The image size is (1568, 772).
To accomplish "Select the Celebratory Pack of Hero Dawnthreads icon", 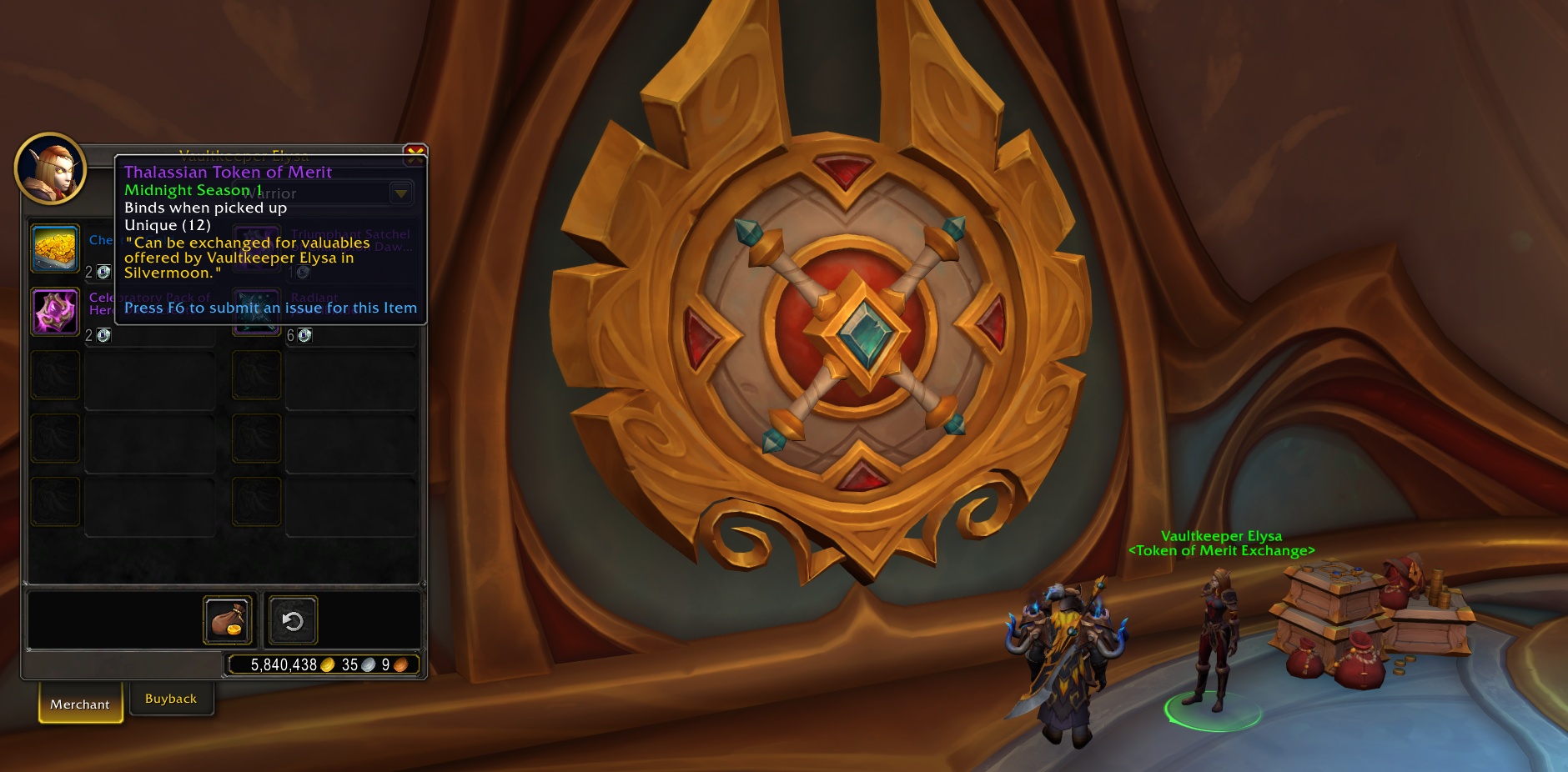I will point(55,310).
